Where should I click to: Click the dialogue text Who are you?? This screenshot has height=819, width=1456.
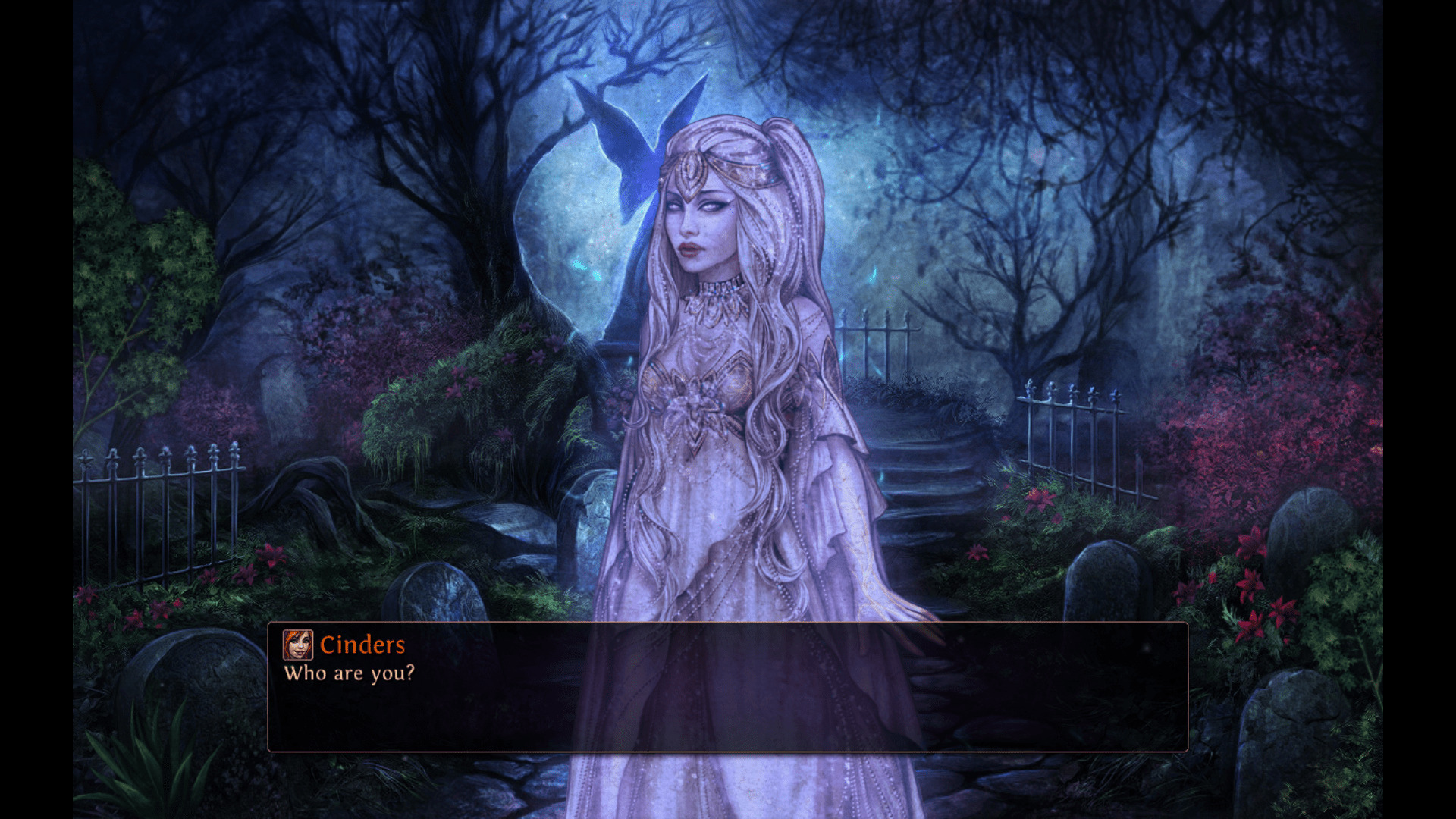[351, 673]
